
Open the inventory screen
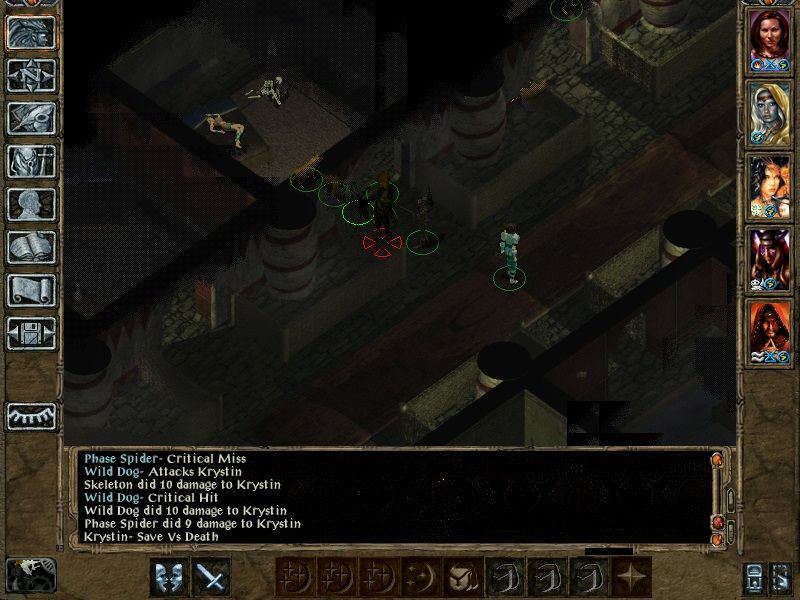click(x=31, y=161)
